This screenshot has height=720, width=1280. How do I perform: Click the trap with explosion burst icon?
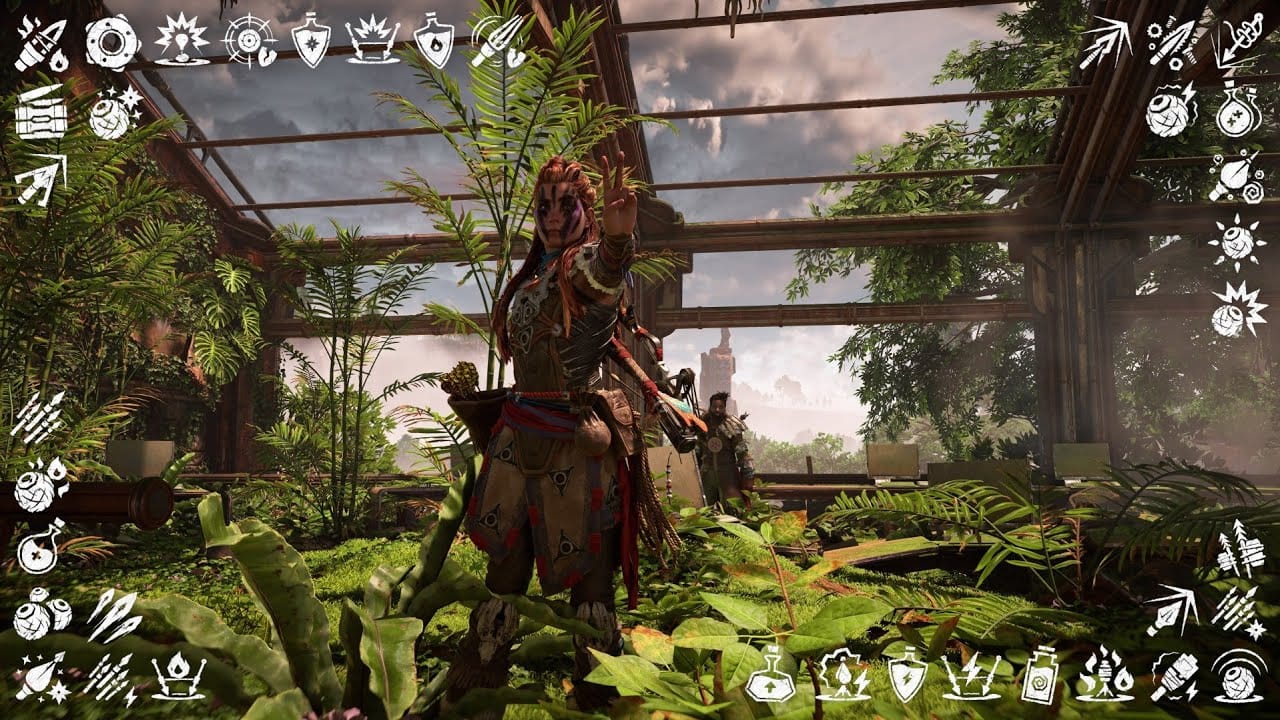372,44
